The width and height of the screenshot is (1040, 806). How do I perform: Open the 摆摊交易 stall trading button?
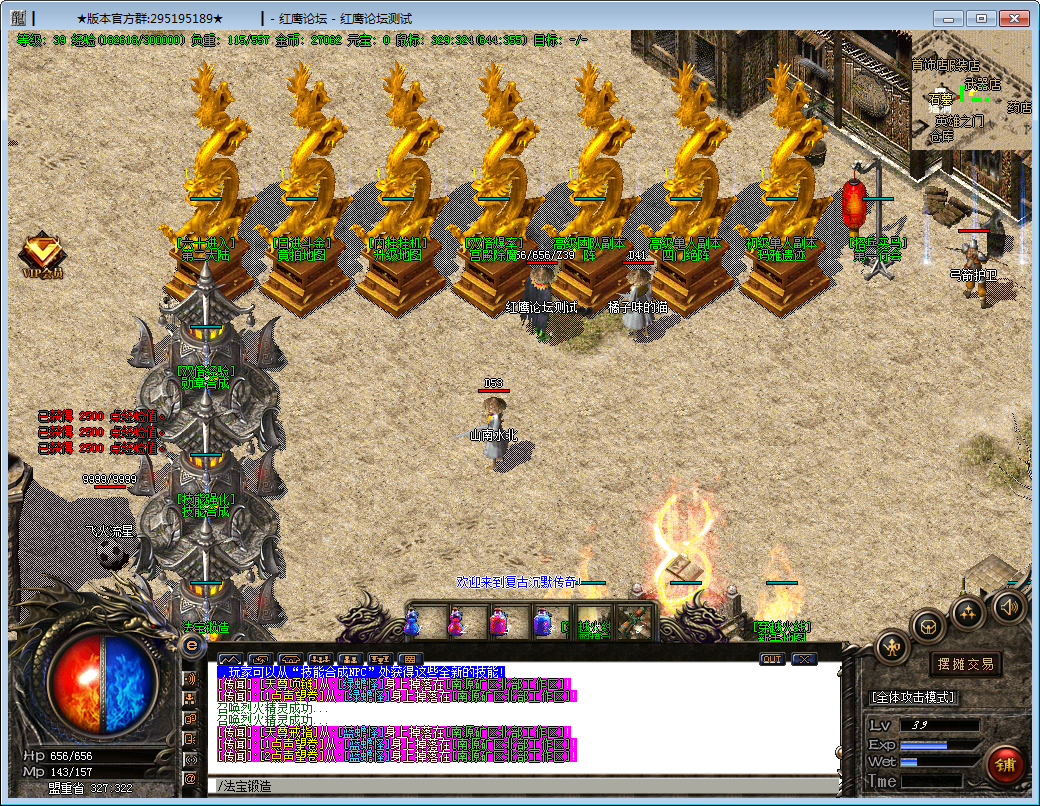pyautogui.click(x=965, y=664)
